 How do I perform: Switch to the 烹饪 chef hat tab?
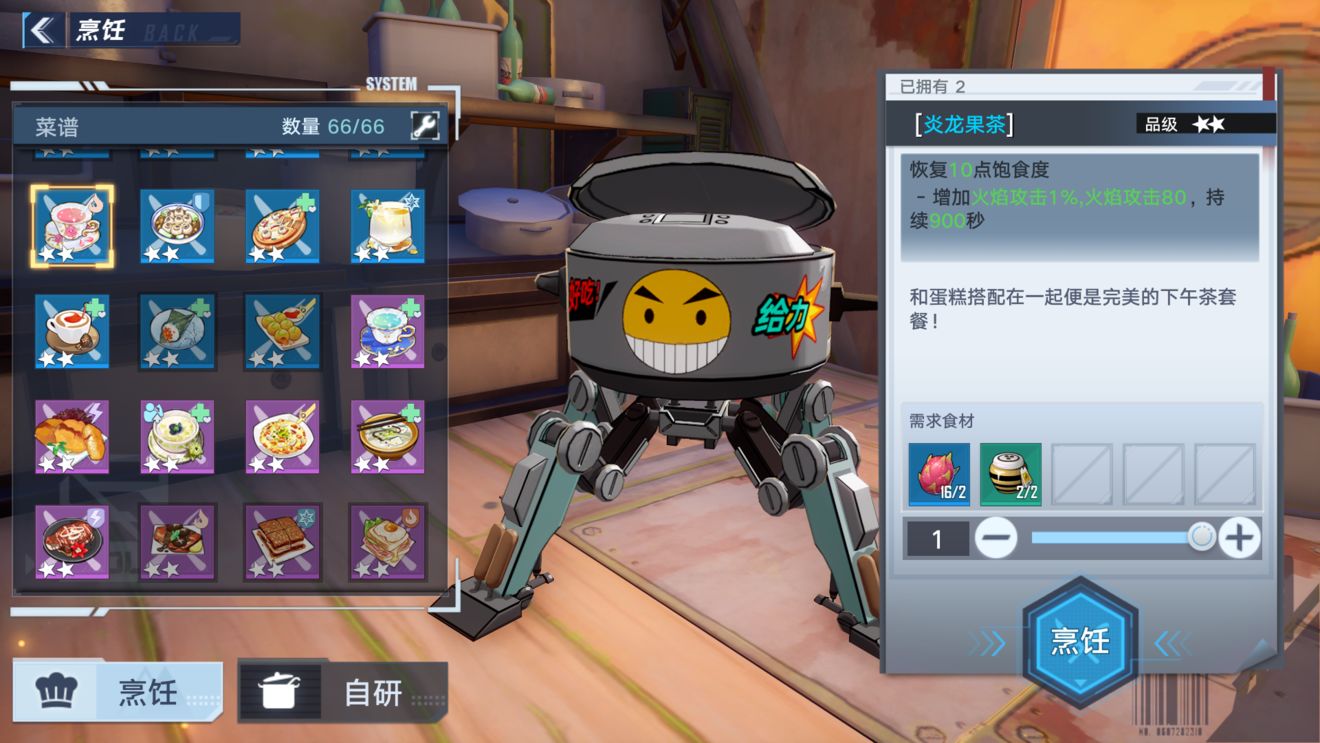click(x=117, y=691)
